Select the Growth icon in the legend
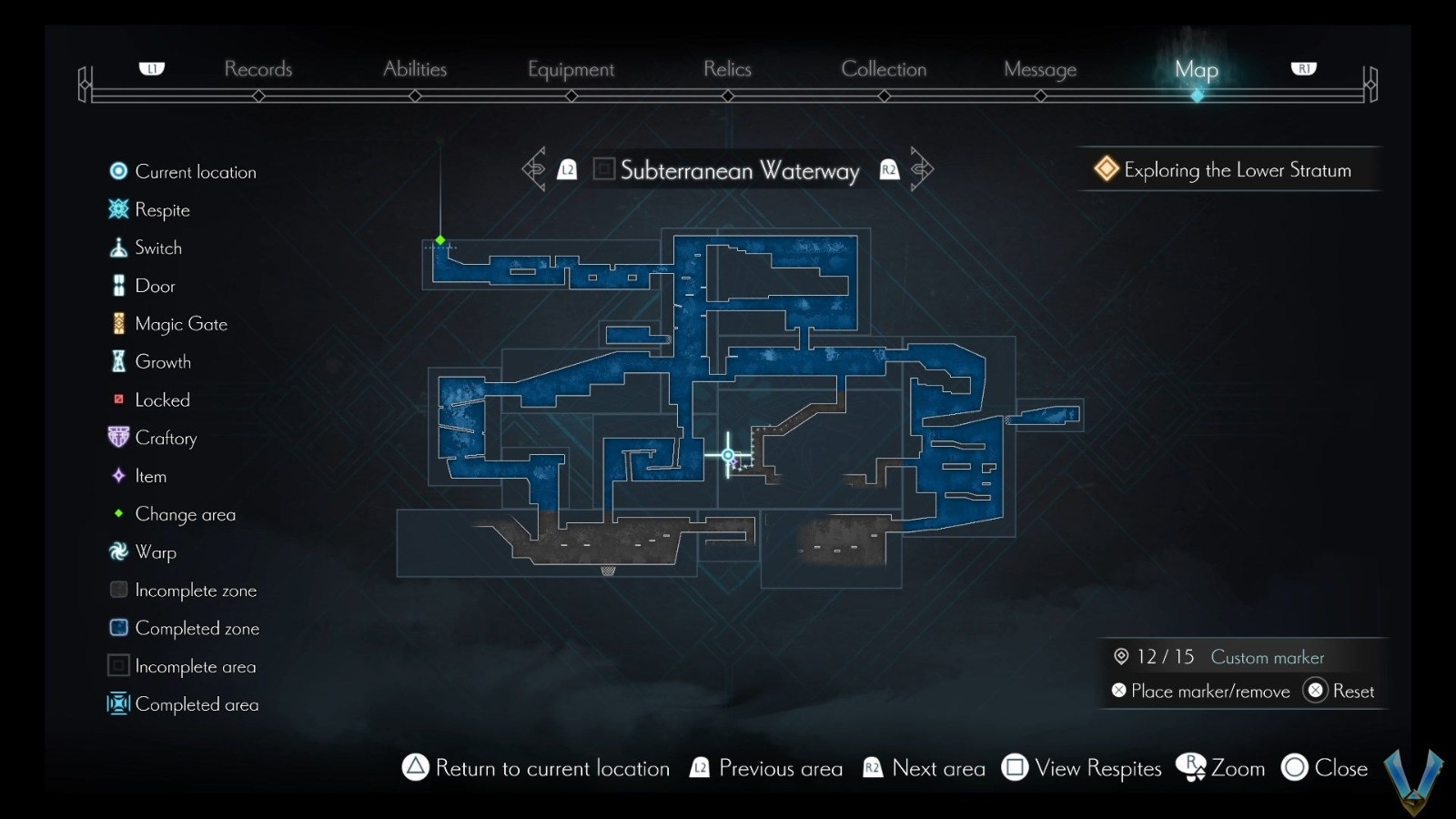 [118, 361]
